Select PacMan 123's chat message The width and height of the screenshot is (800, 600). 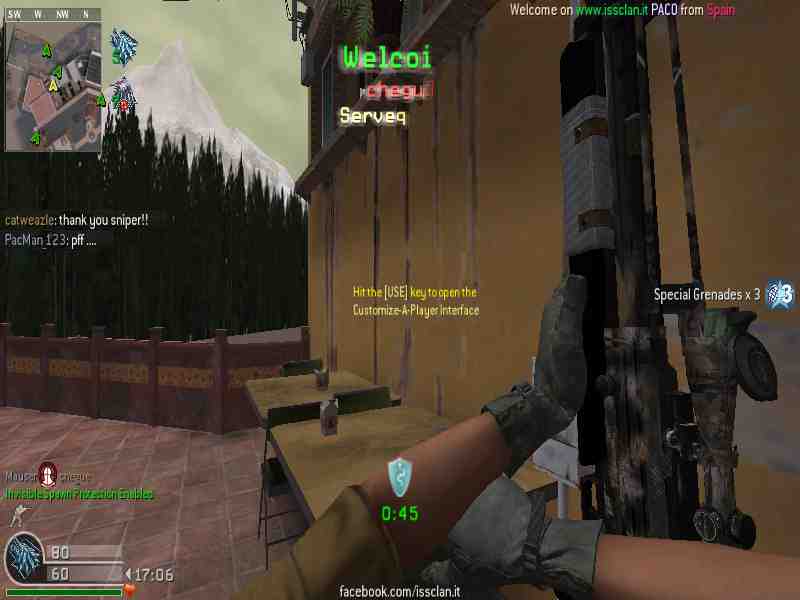tap(51, 240)
